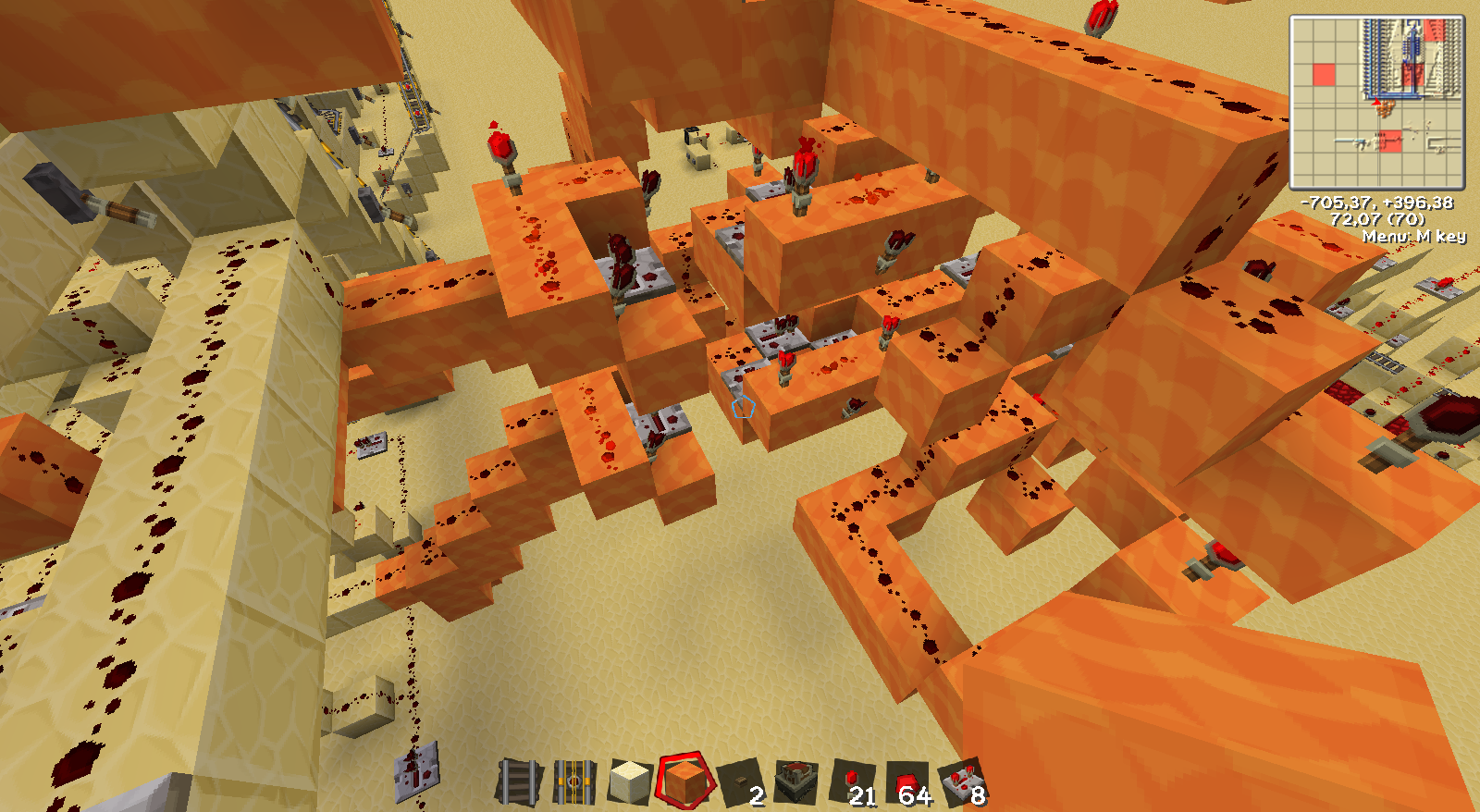Select the redstone dust slot
This screenshot has width=1480, height=812.
[x=907, y=782]
